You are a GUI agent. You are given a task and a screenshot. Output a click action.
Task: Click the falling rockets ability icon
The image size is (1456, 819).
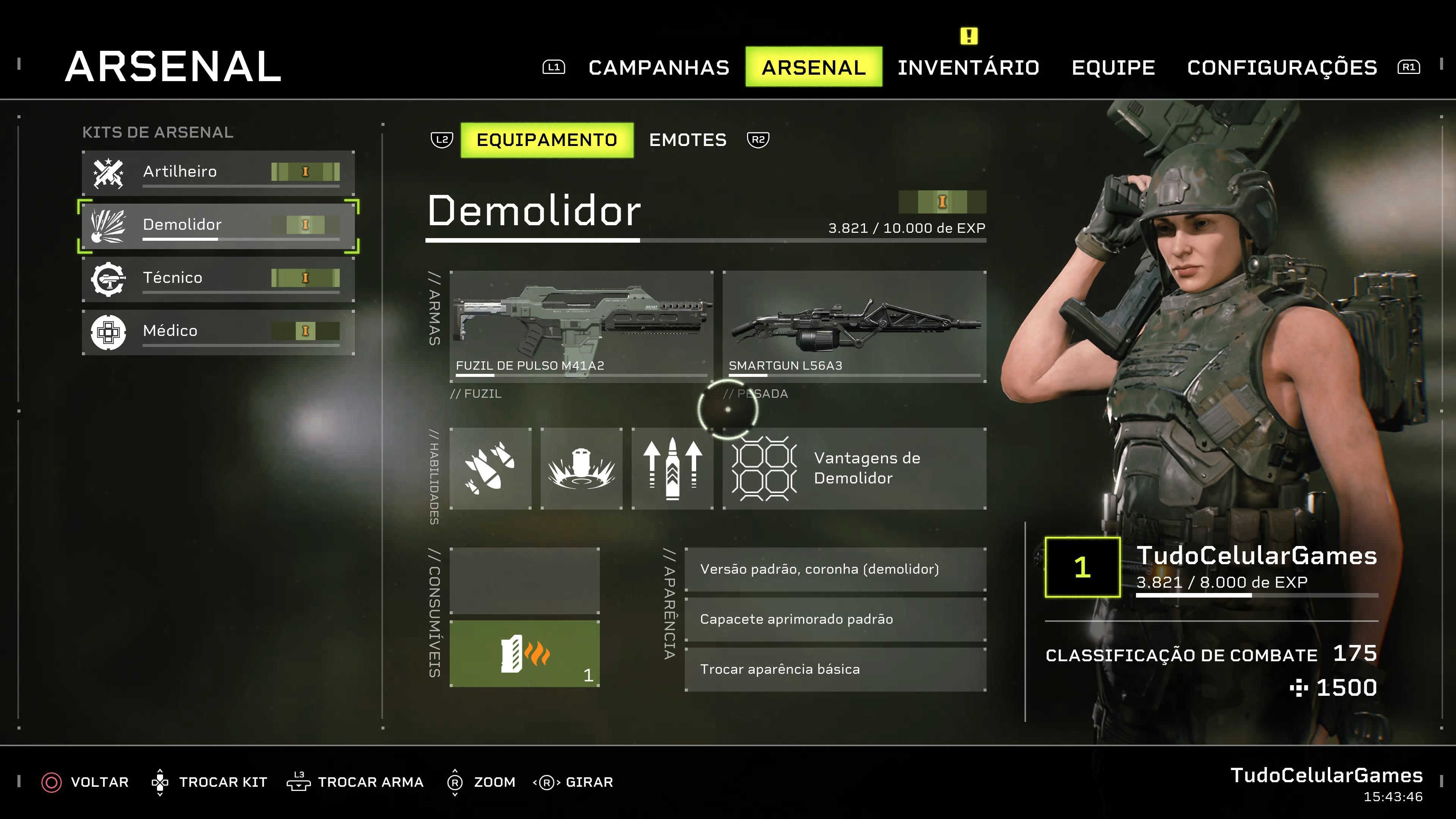pos(490,469)
